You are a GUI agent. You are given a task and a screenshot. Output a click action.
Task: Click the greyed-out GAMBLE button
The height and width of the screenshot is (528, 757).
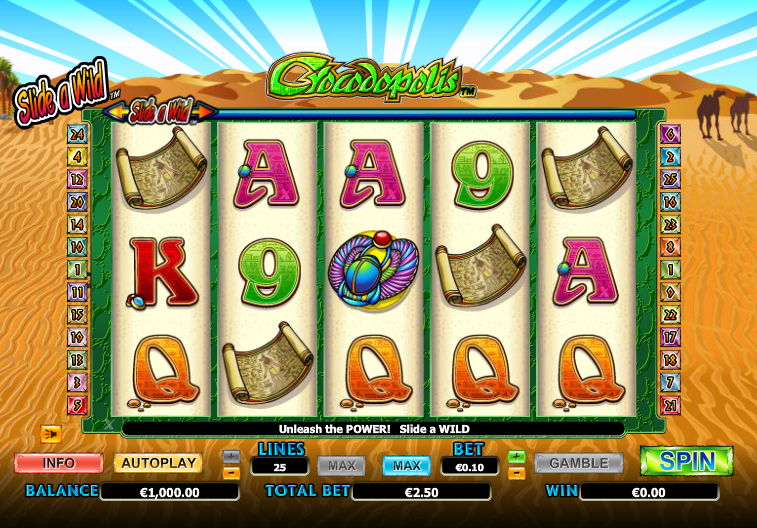pos(578,463)
